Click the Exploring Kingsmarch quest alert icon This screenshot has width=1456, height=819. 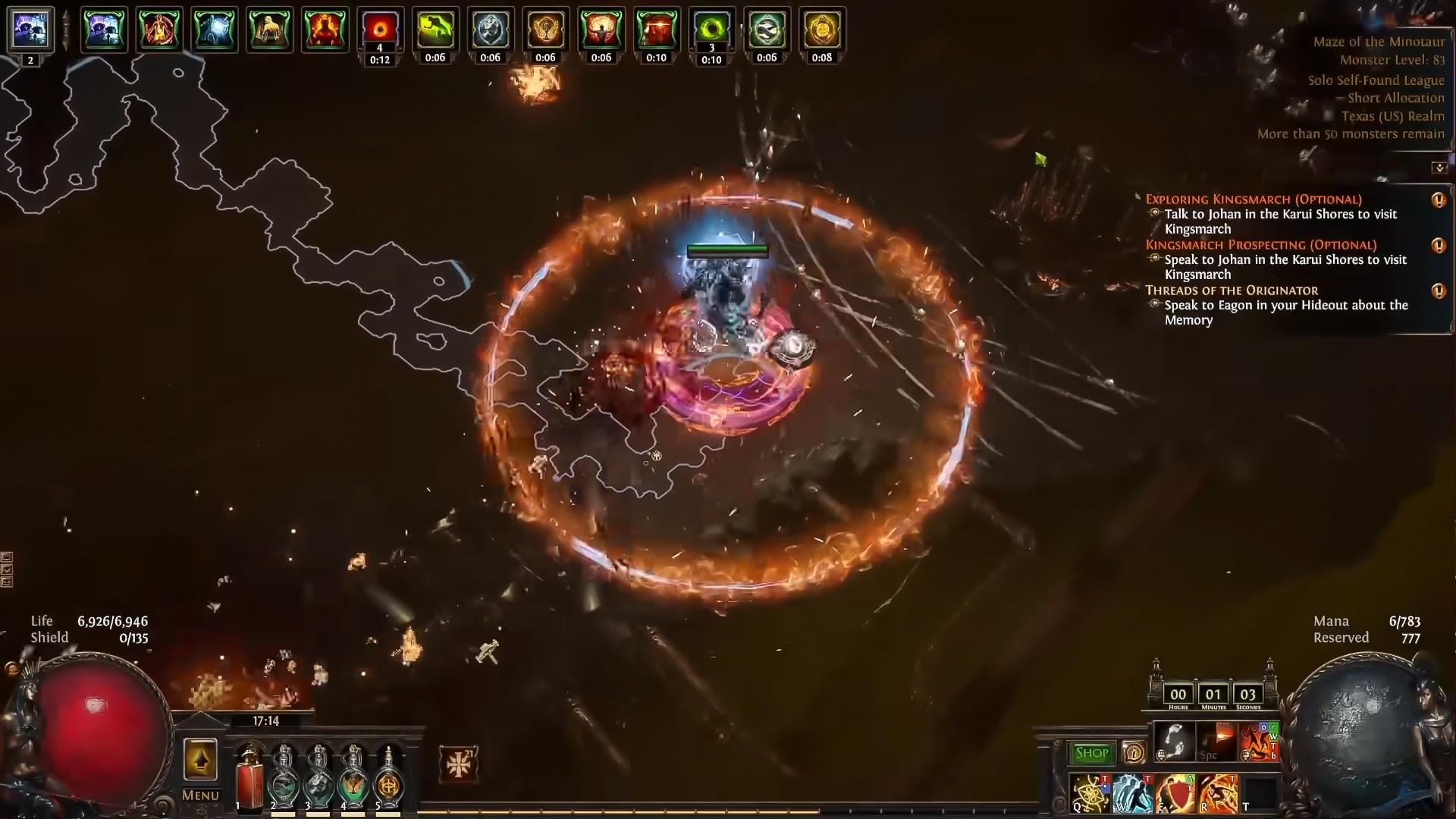click(1438, 200)
